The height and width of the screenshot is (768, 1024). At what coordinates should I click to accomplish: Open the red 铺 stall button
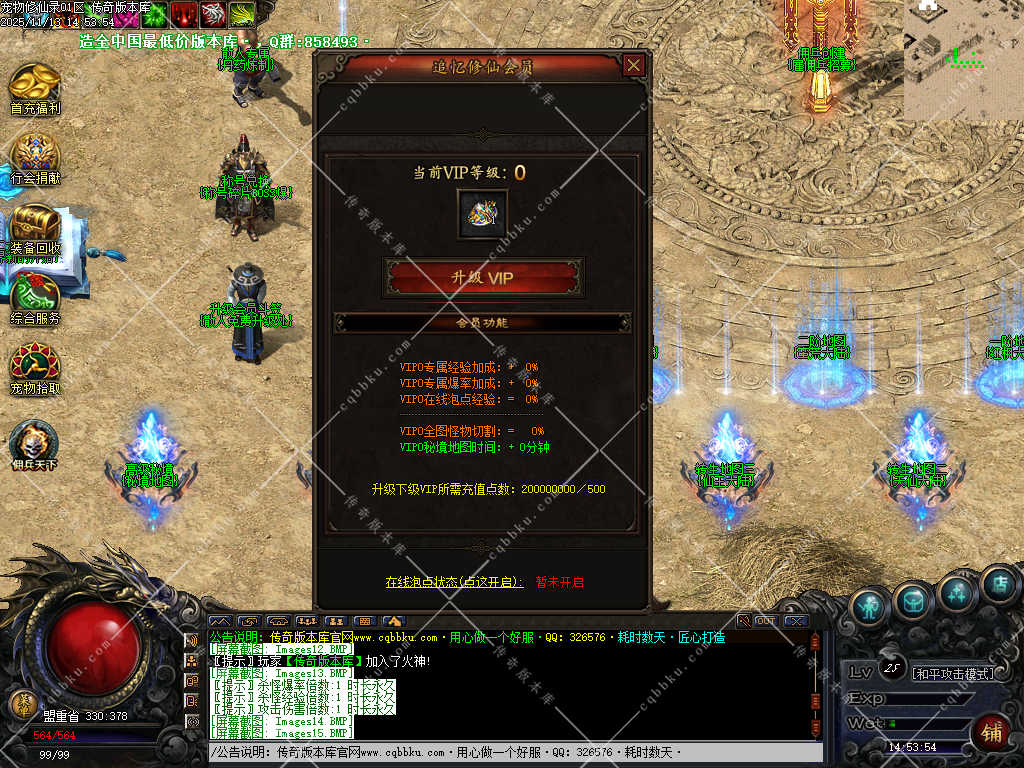991,732
